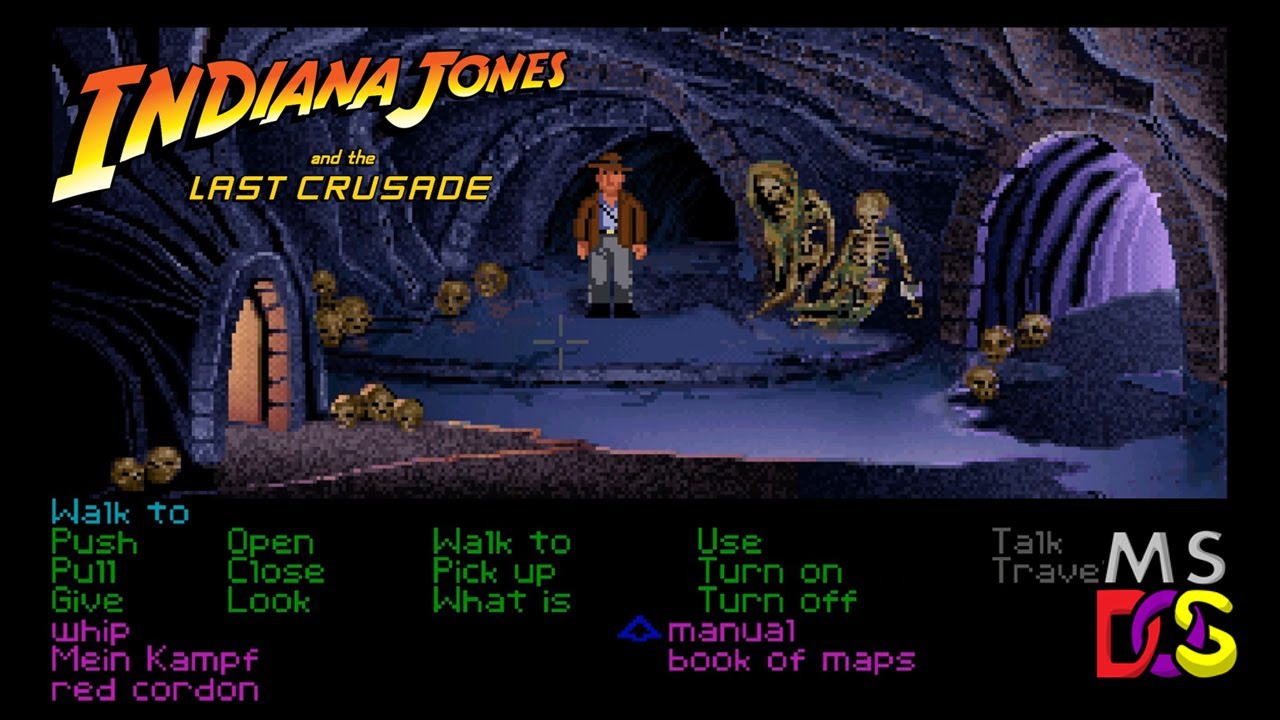Select the Turn off verb
The height and width of the screenshot is (720, 1280).
click(x=776, y=601)
